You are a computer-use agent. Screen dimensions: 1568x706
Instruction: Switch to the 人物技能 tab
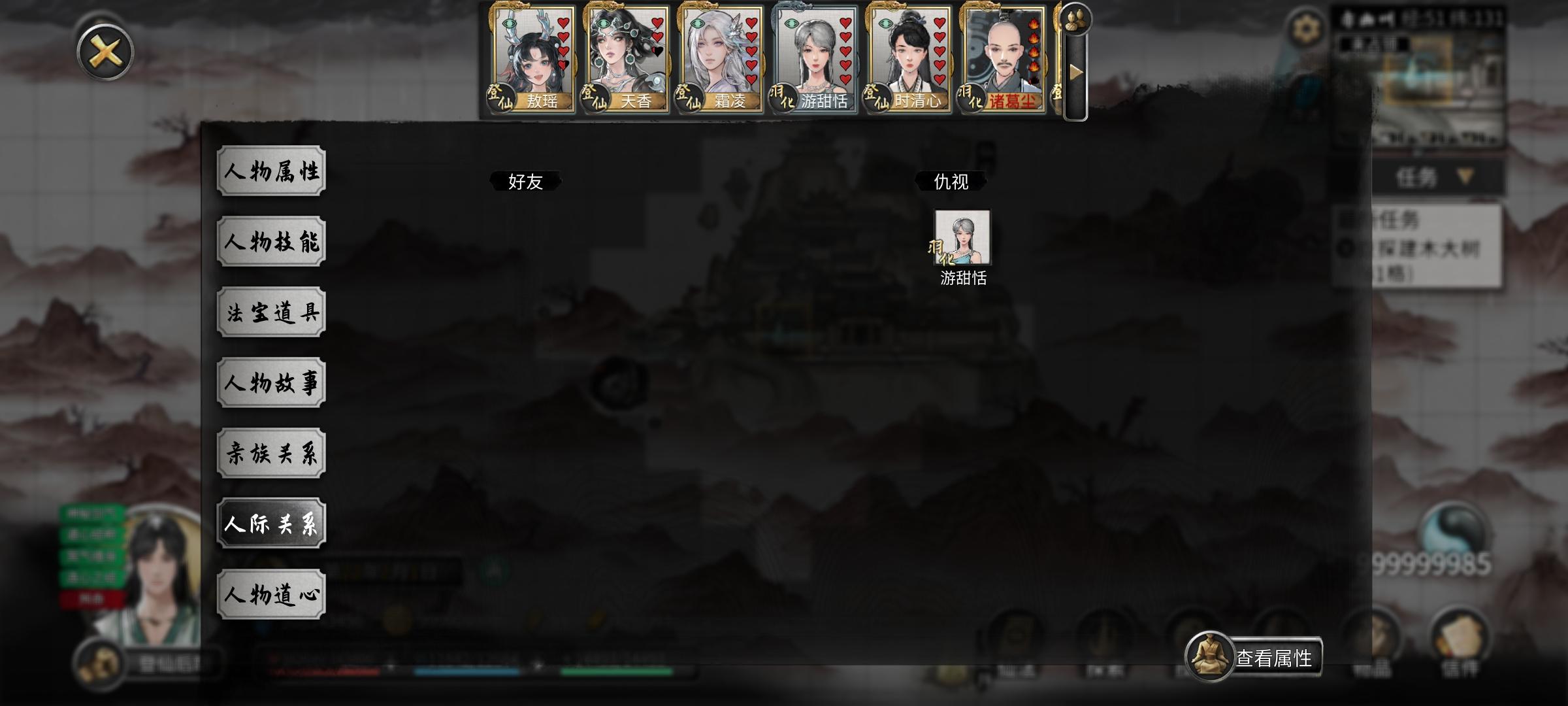[271, 241]
